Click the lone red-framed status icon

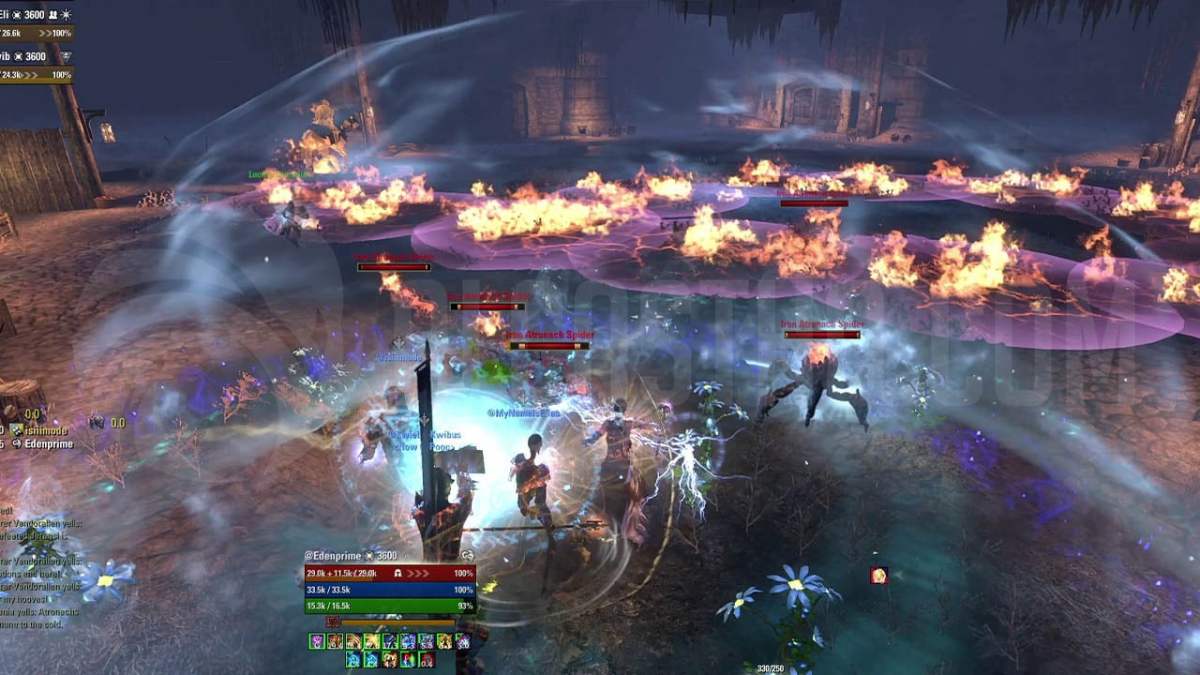(x=878, y=575)
